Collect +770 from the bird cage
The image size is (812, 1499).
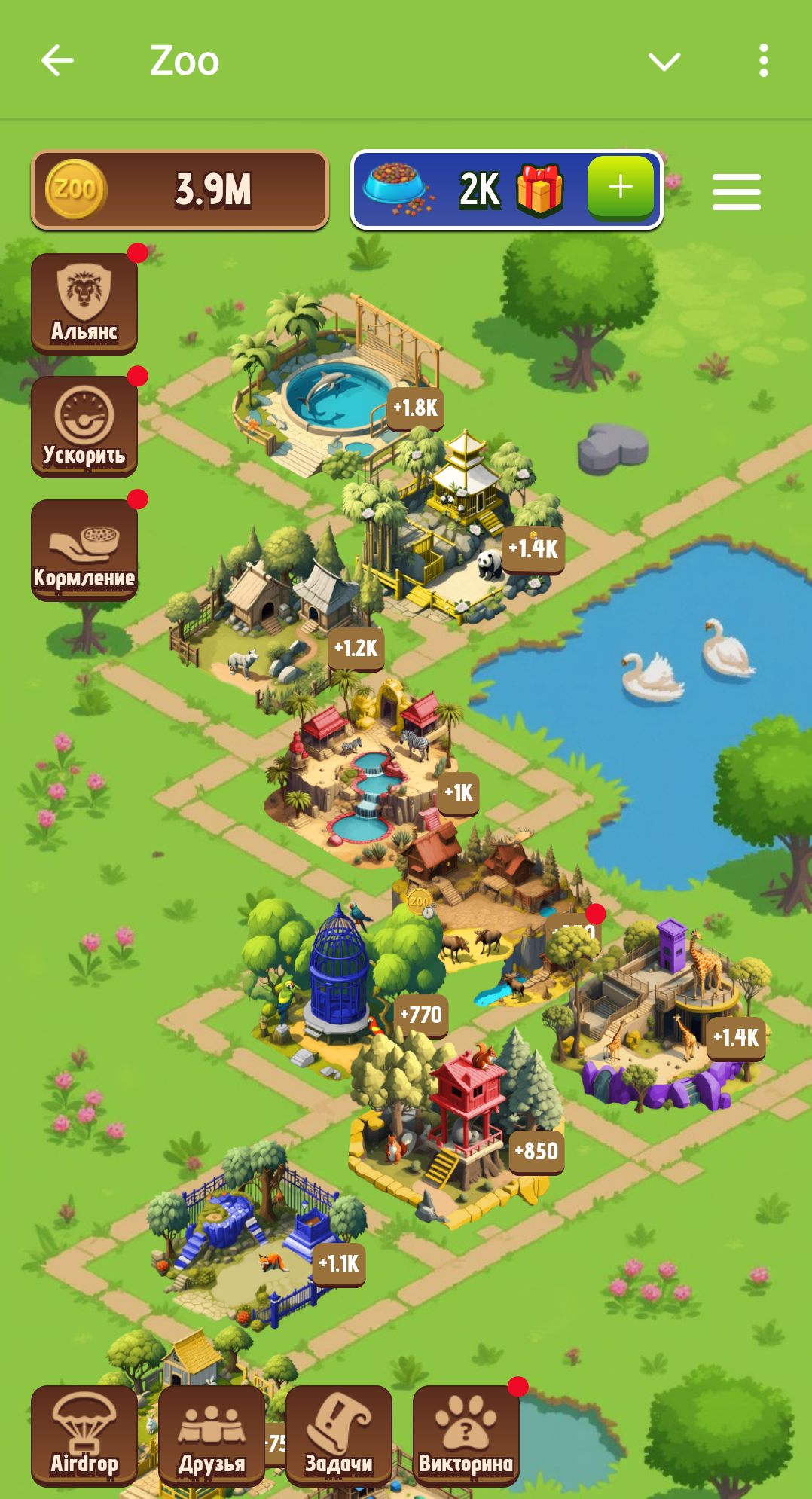(421, 1015)
